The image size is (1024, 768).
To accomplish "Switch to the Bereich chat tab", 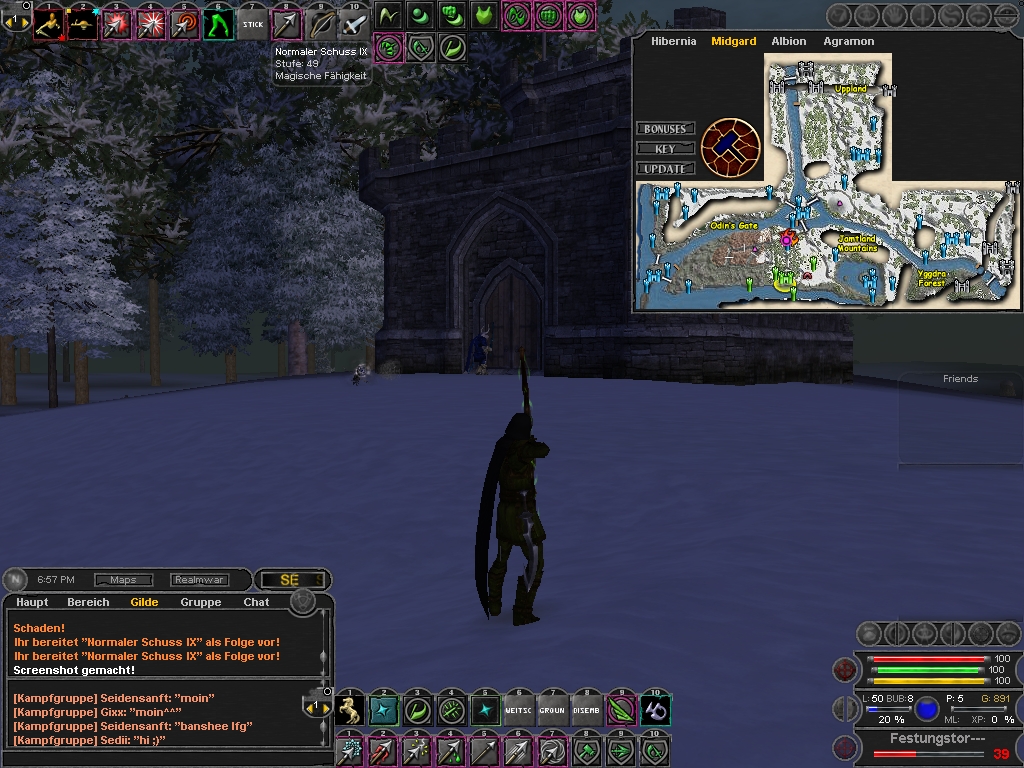I will coord(88,602).
